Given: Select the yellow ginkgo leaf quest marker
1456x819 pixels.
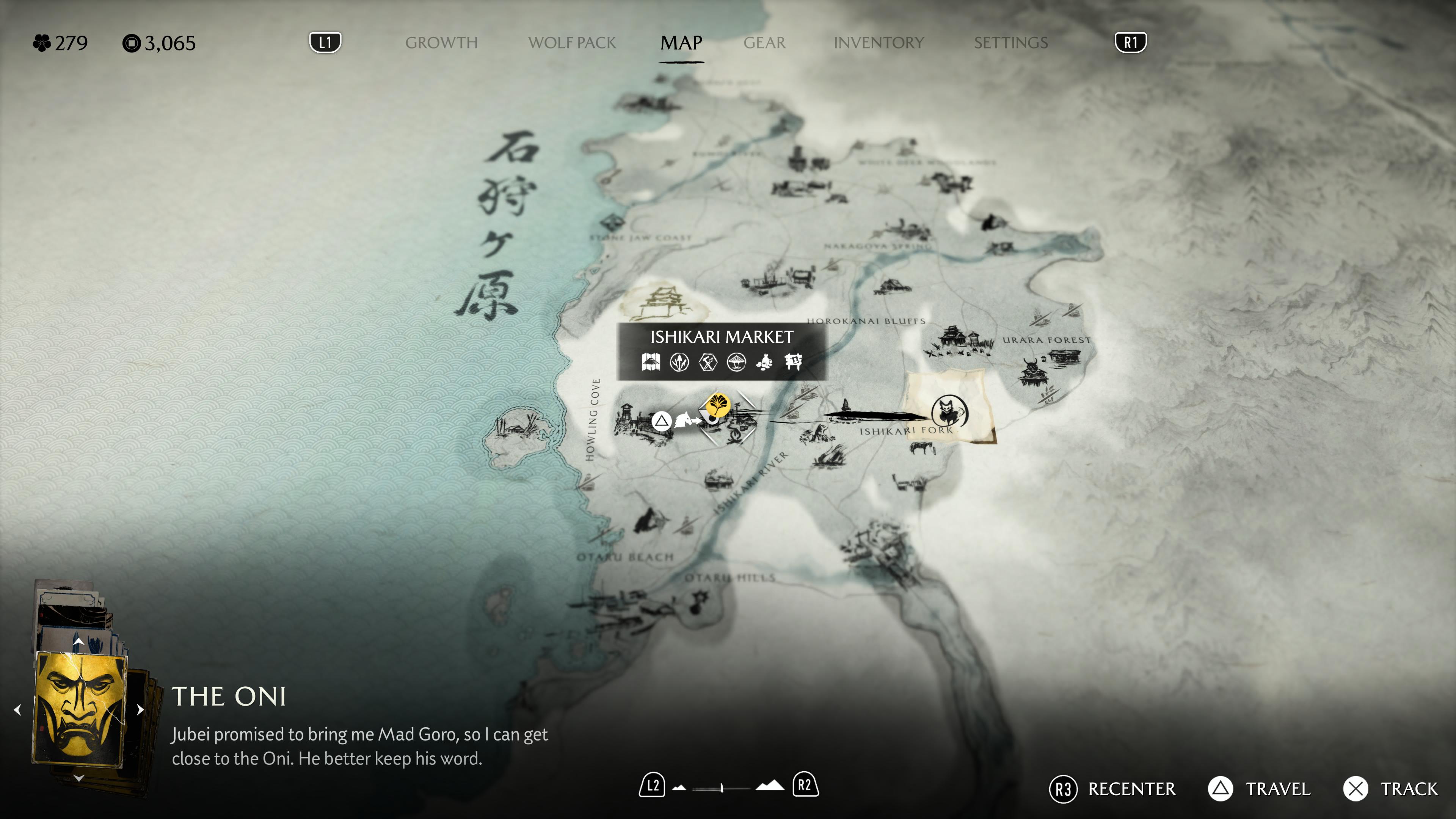Looking at the screenshot, I should (717, 405).
